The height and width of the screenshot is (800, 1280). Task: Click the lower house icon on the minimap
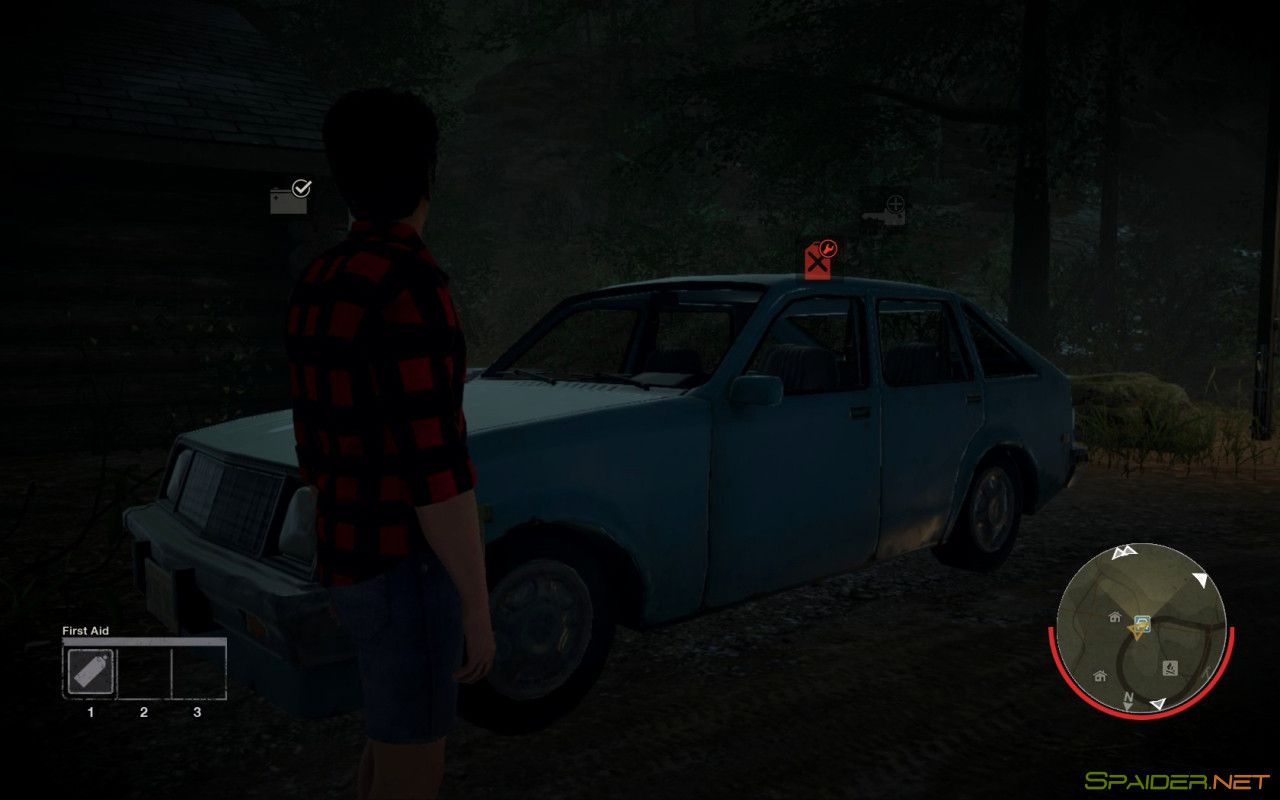[x=1099, y=676]
